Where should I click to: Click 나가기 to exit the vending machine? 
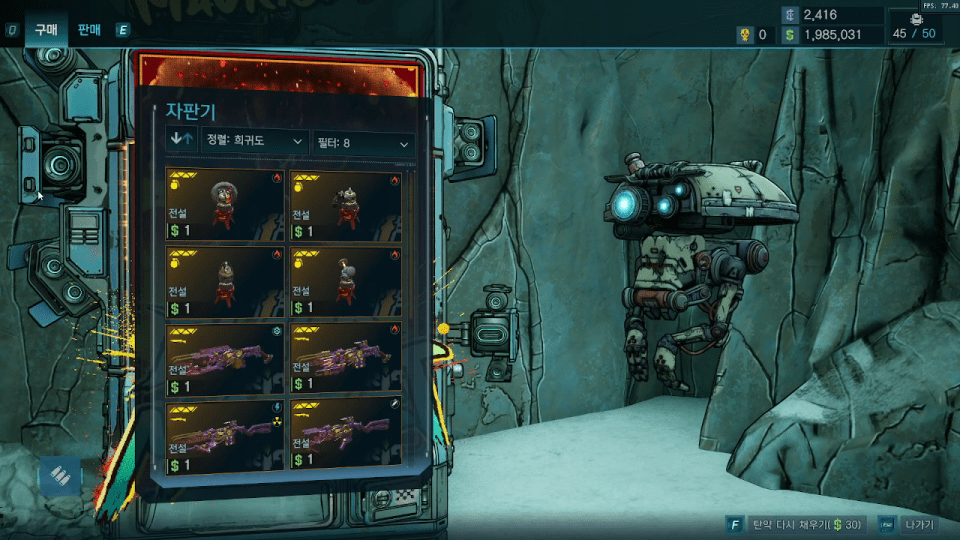[916, 525]
